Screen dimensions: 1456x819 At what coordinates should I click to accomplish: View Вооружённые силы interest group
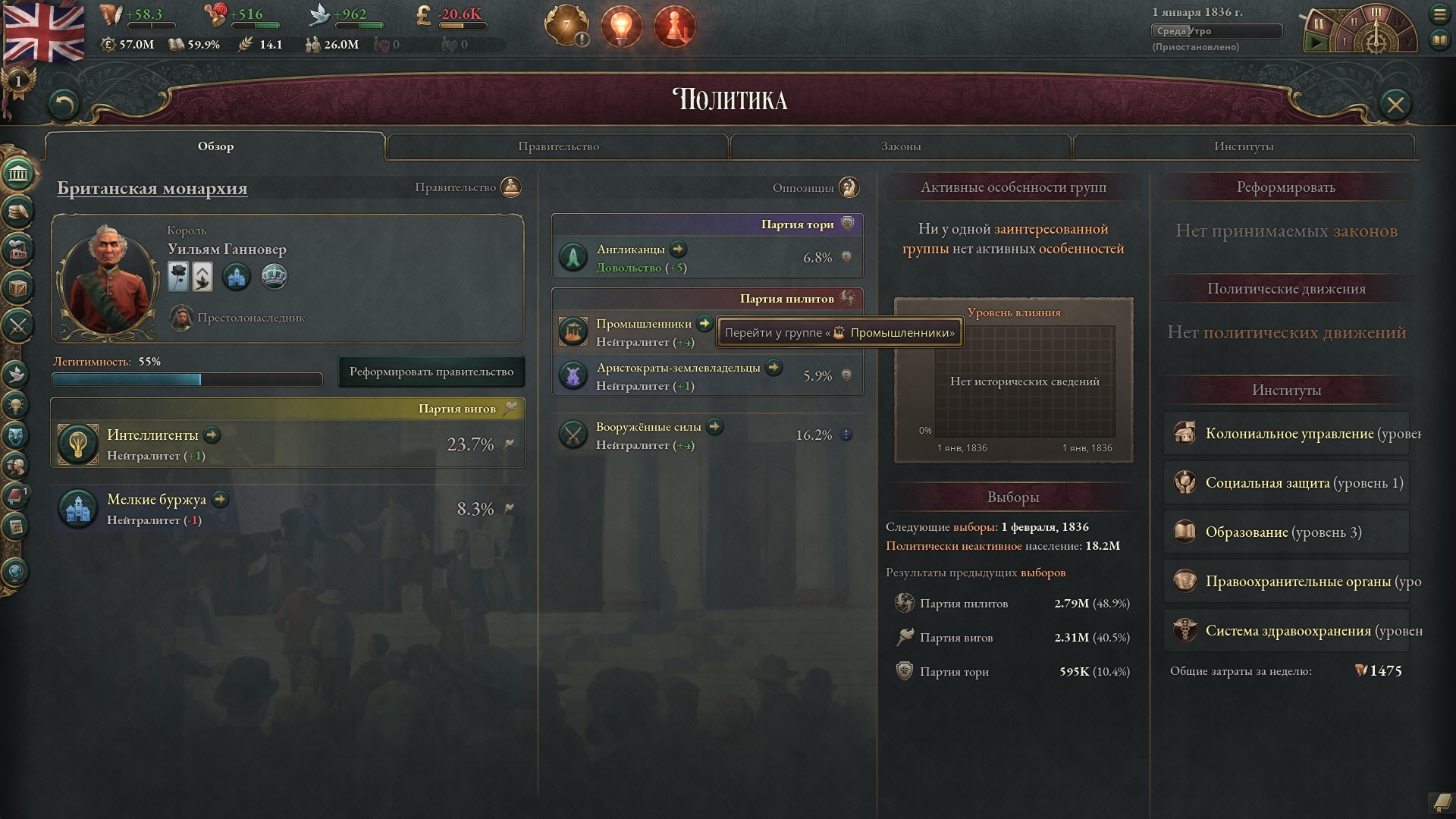point(714,427)
